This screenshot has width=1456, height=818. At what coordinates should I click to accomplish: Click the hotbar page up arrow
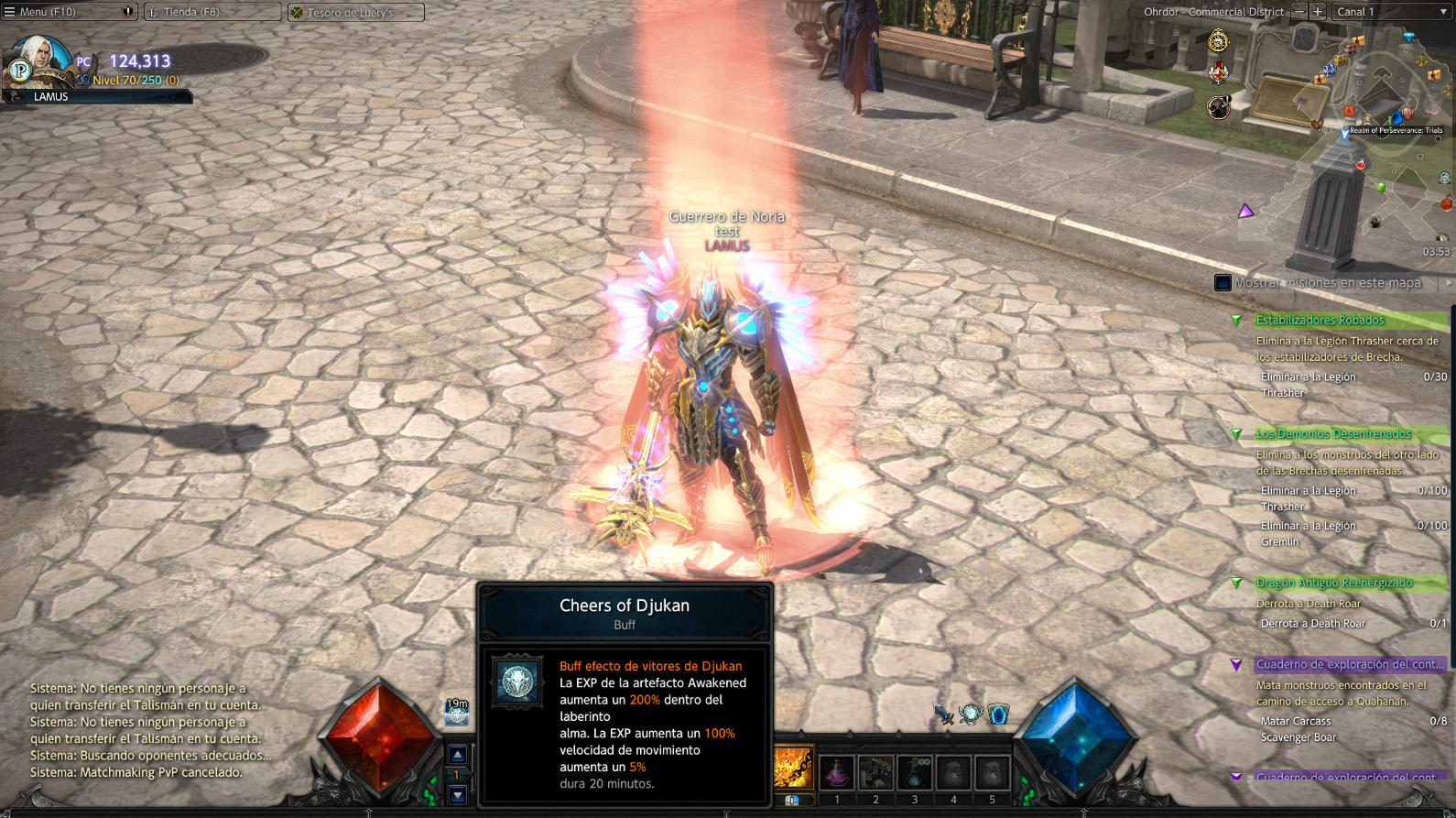[x=457, y=755]
